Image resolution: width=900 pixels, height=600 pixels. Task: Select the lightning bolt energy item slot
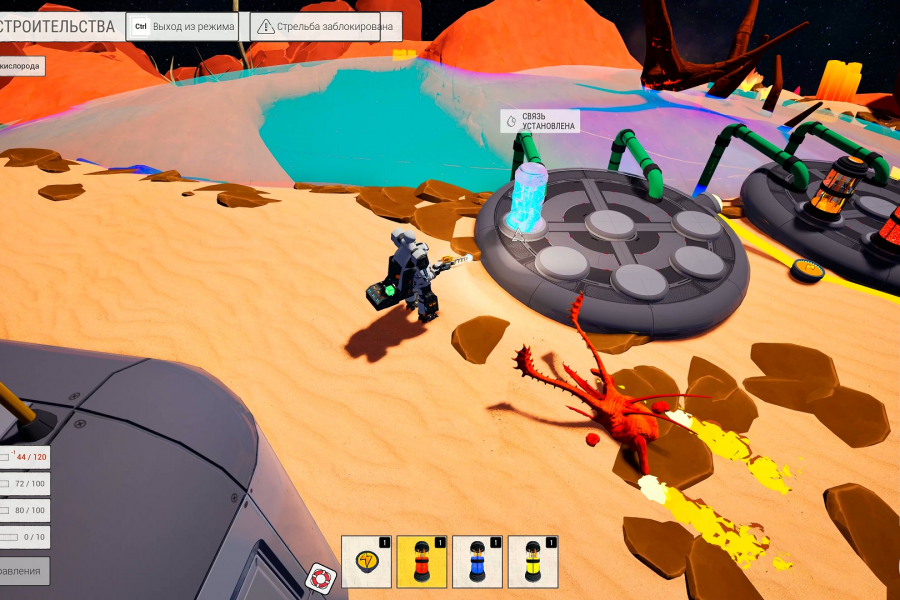(x=366, y=561)
